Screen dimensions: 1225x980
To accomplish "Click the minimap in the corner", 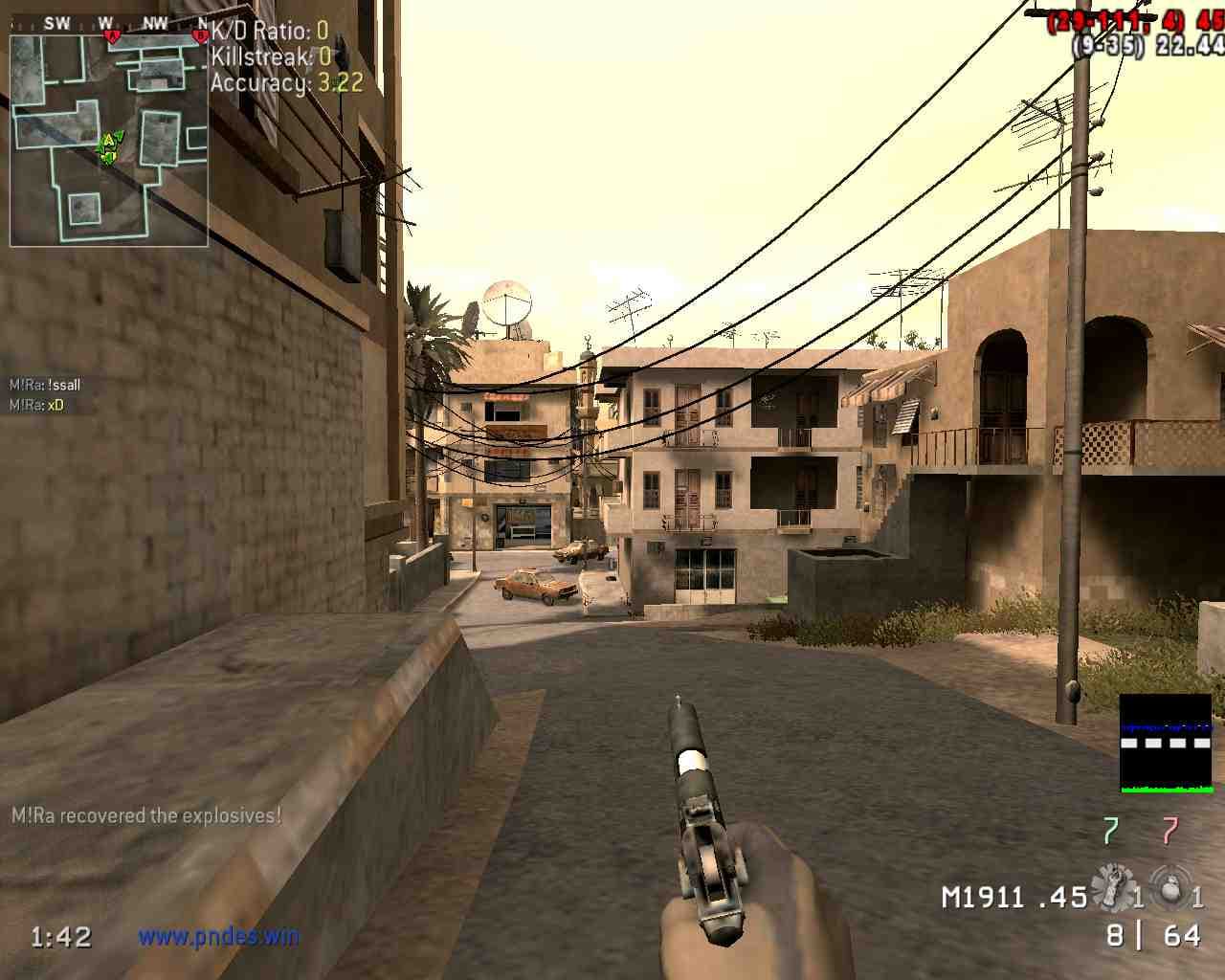I will pos(109,140).
